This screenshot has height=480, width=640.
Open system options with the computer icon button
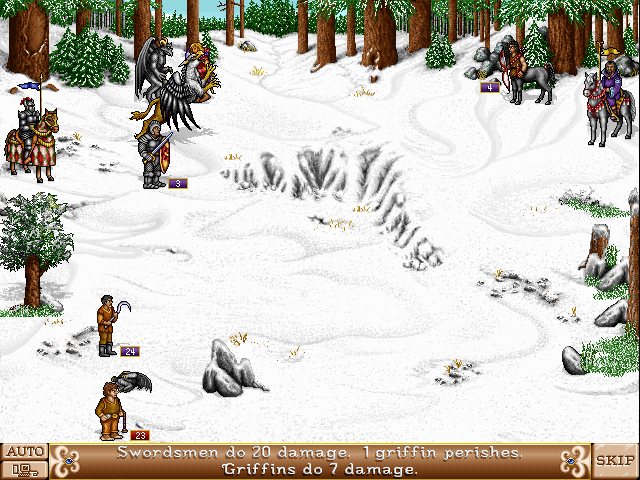click(x=24, y=469)
